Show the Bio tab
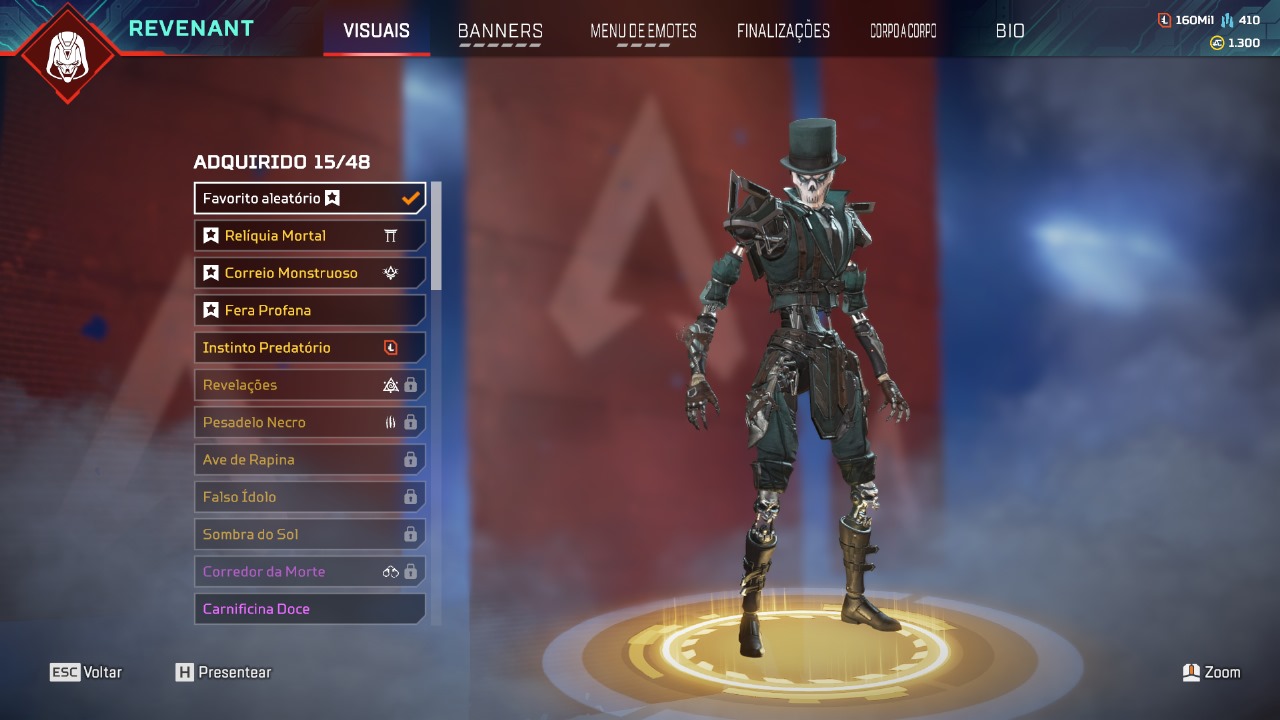Viewport: 1280px width, 720px height. (x=1010, y=31)
